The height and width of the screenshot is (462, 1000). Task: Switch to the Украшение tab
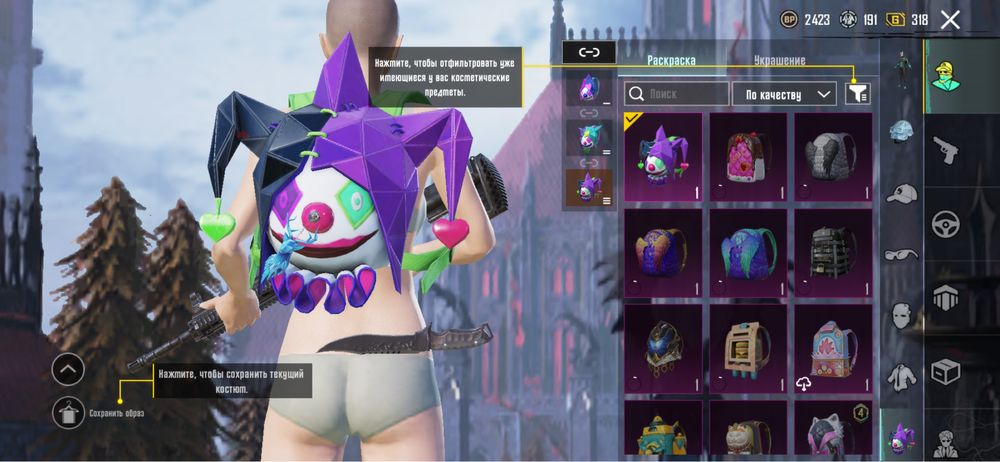[x=779, y=61]
